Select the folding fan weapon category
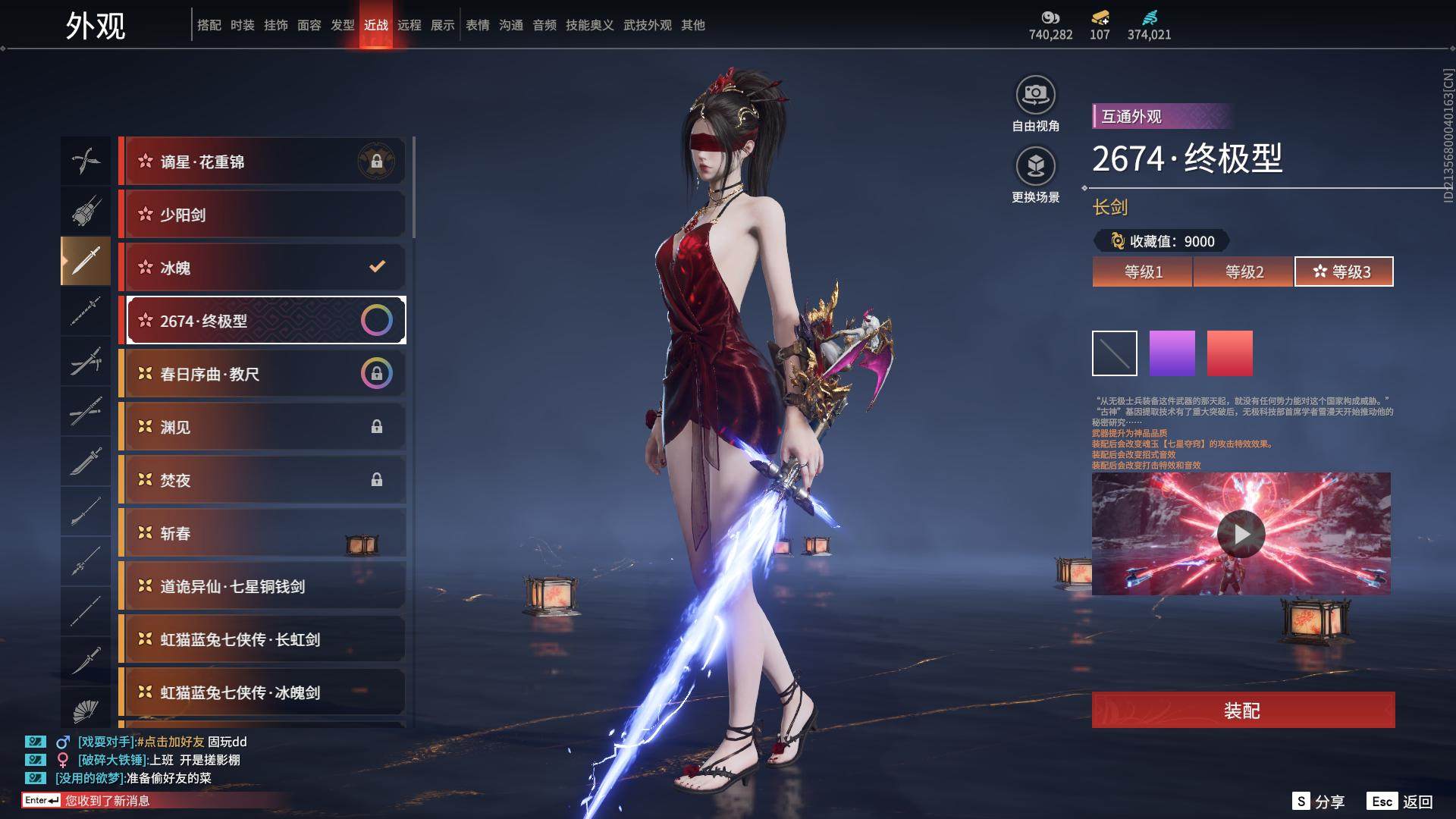The image size is (1456, 819). [x=86, y=711]
